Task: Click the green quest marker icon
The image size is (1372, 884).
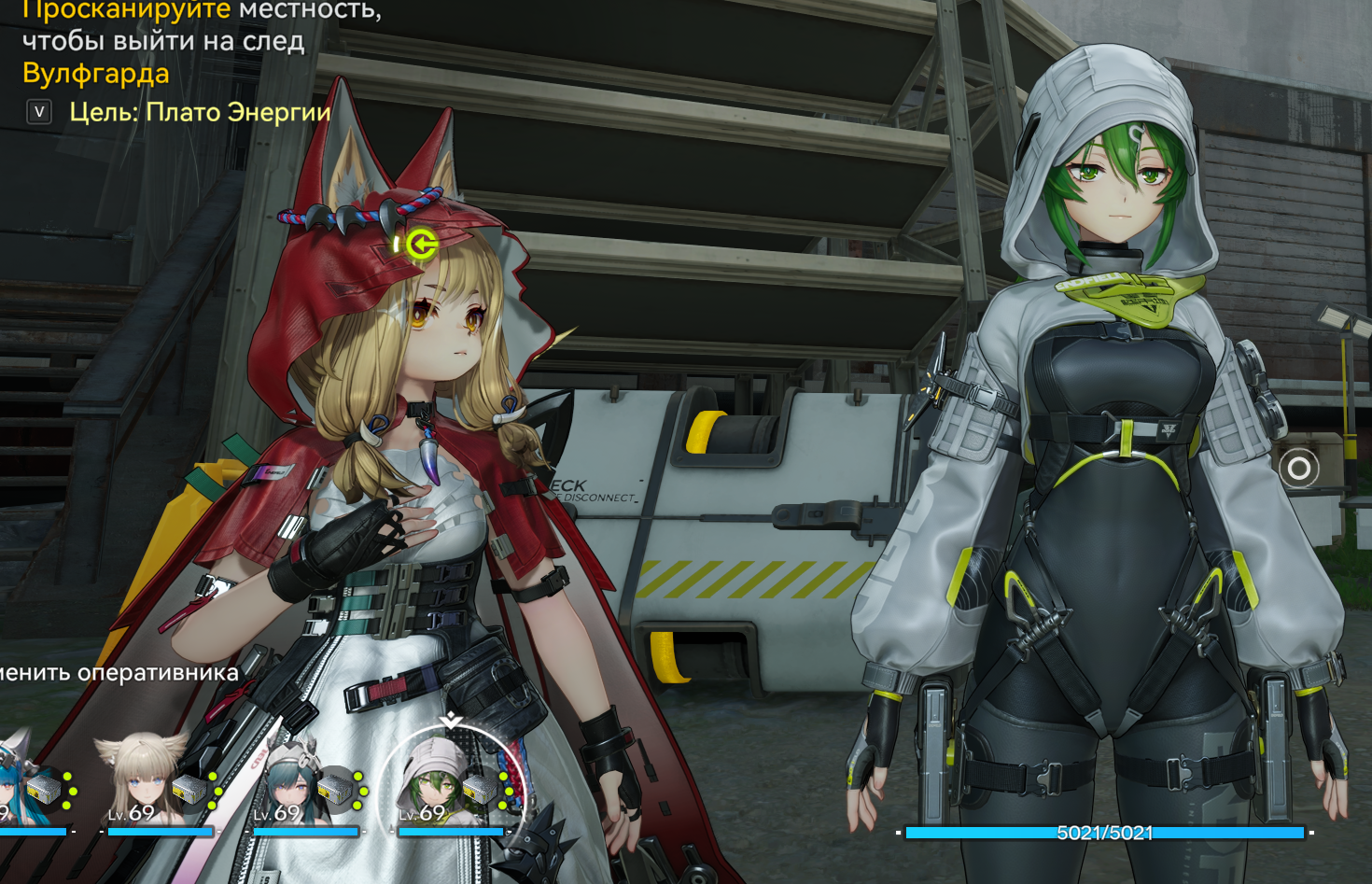Action: click(423, 246)
